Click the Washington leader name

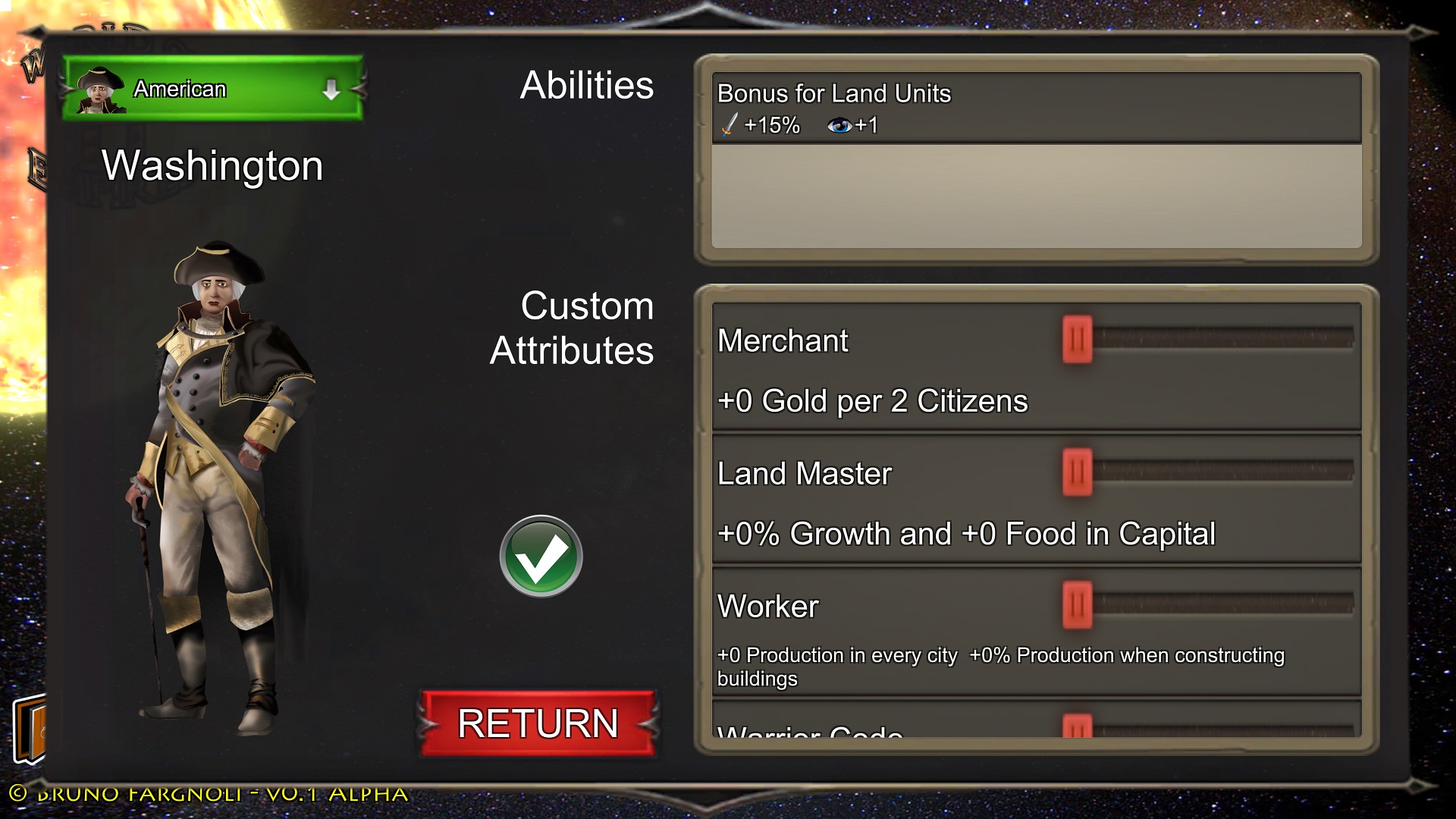(x=212, y=166)
